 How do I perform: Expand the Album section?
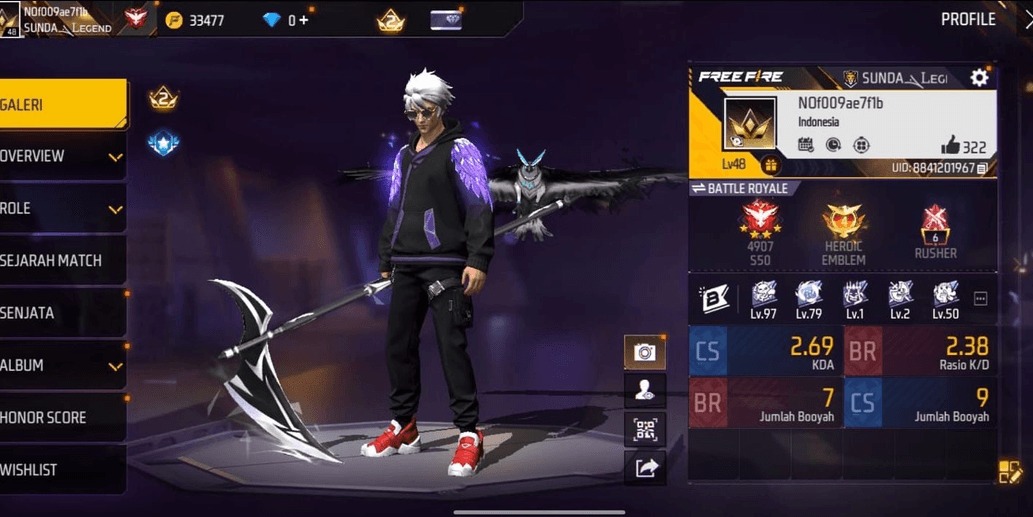[x=62, y=366]
